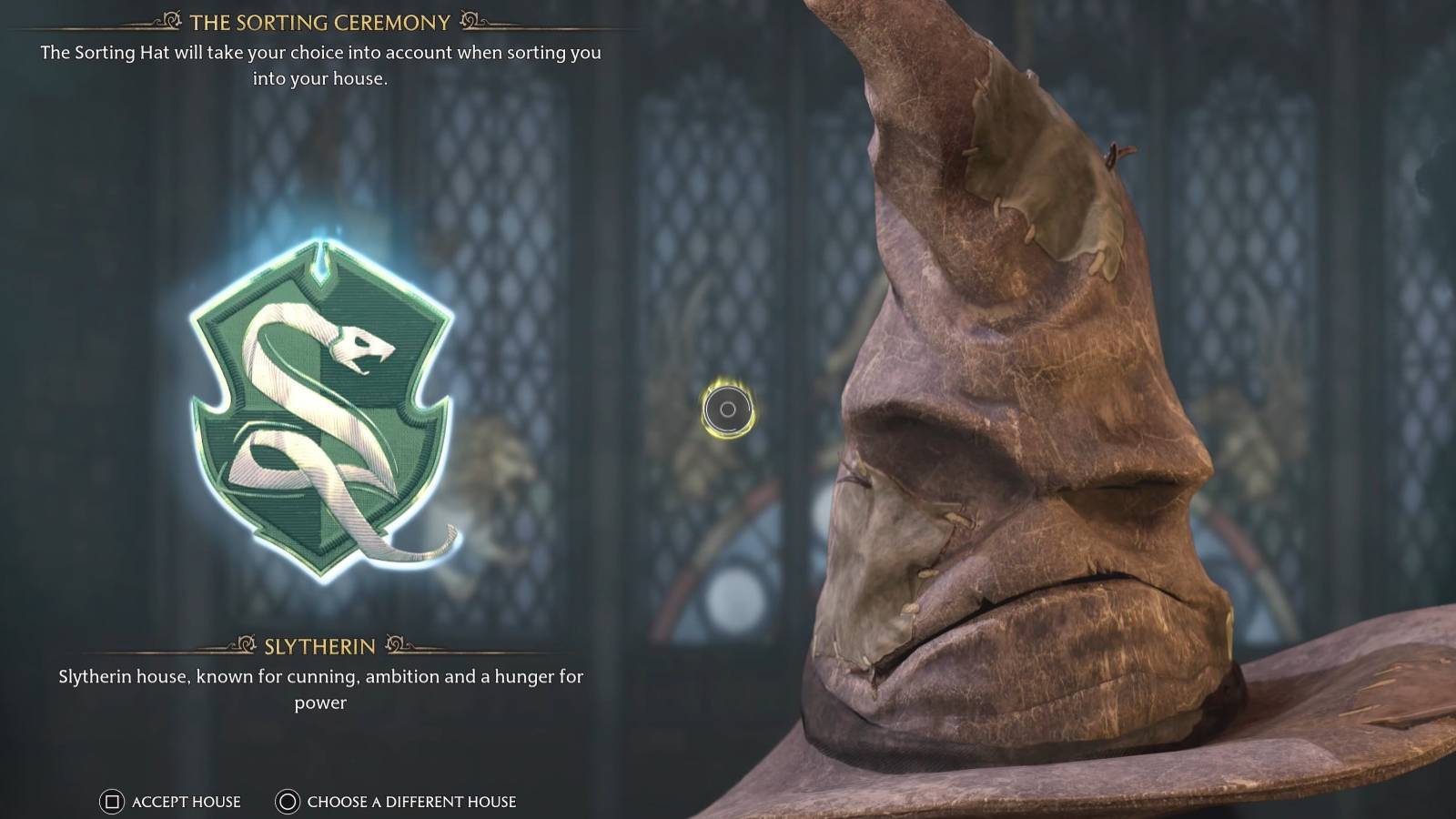1456x819 pixels.
Task: Click THE SORTING CEREMONY title header
Action: 319,21
